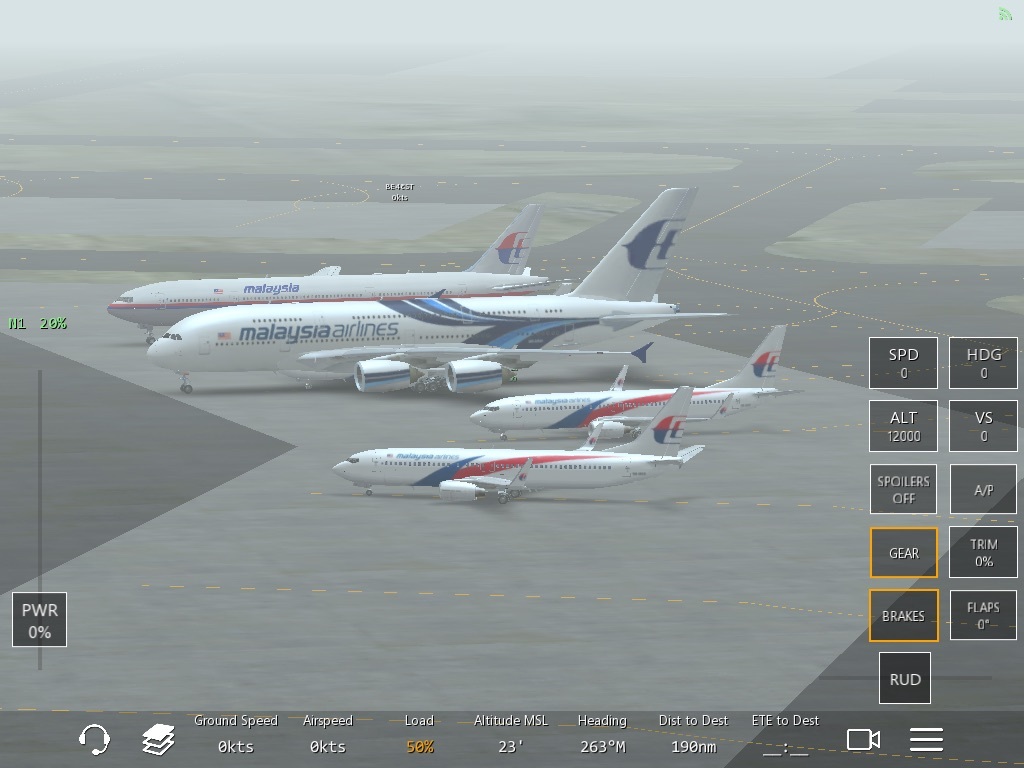Open ATC with the headset icon
1024x768 pixels.
point(94,740)
